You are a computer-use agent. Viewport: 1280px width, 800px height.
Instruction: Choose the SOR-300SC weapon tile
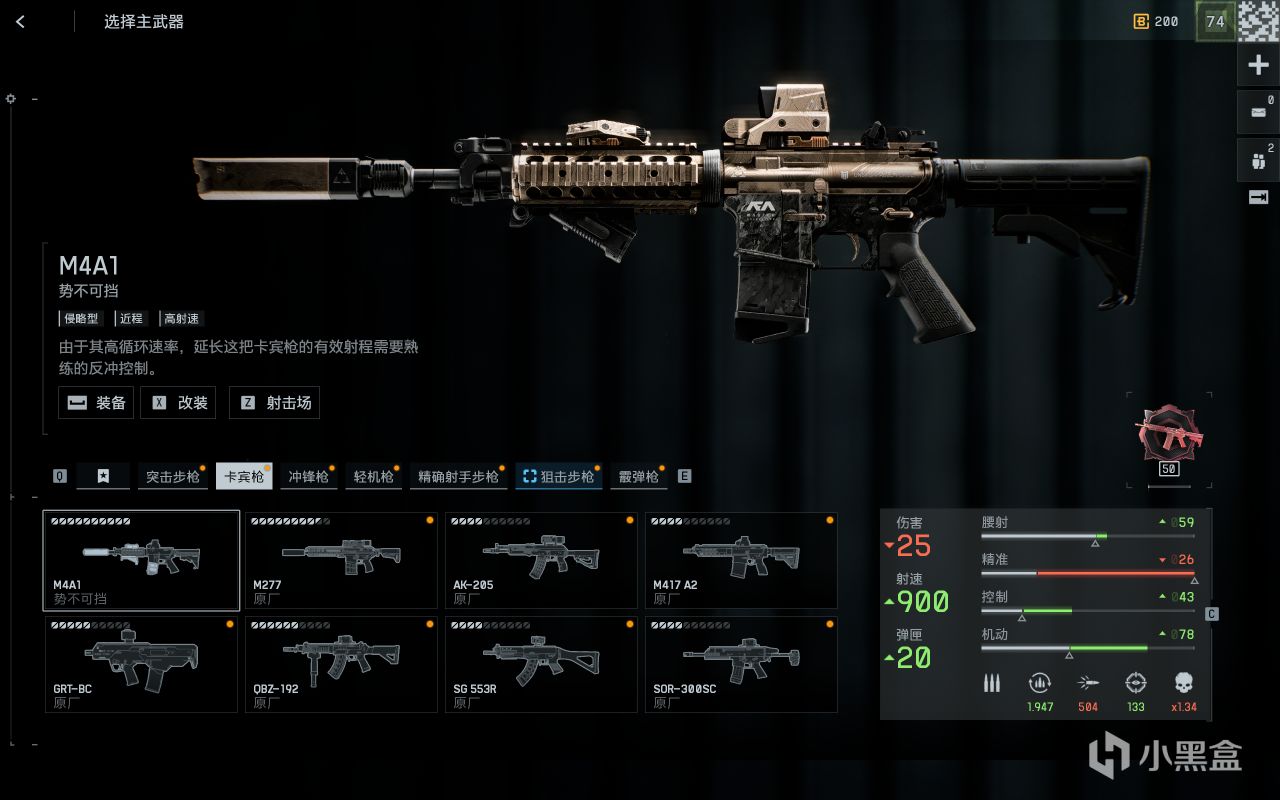tap(741, 664)
